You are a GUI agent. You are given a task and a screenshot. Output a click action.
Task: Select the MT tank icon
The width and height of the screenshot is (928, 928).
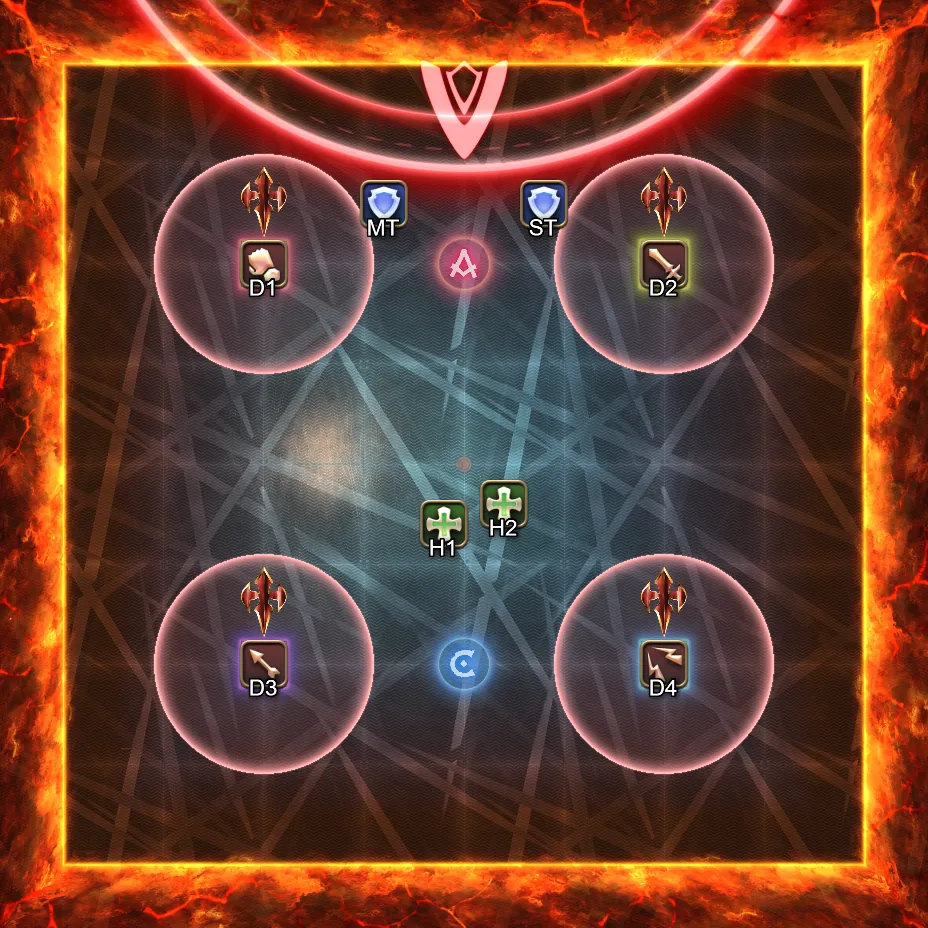(383, 203)
